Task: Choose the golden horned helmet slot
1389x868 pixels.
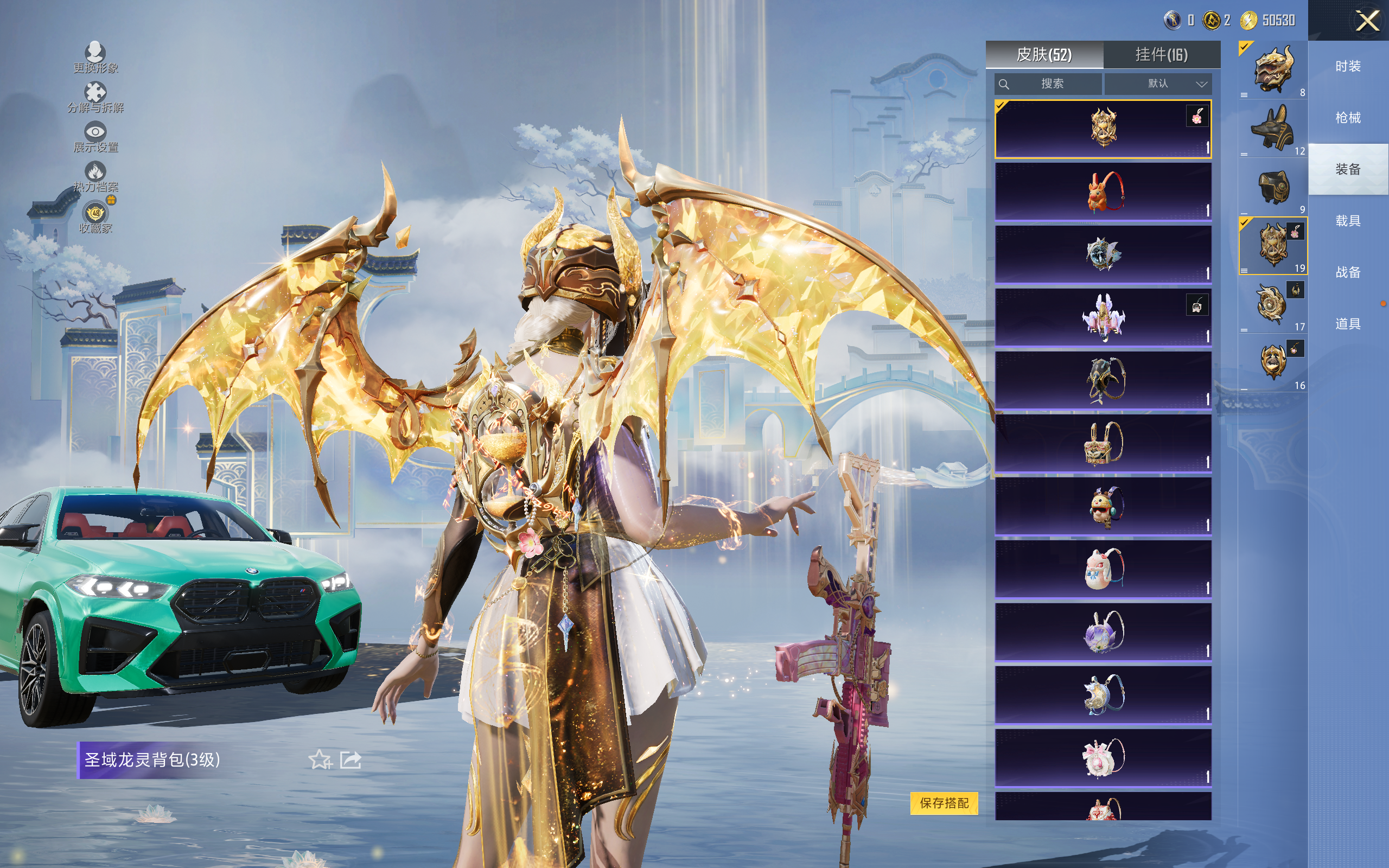Action: tap(1272, 70)
